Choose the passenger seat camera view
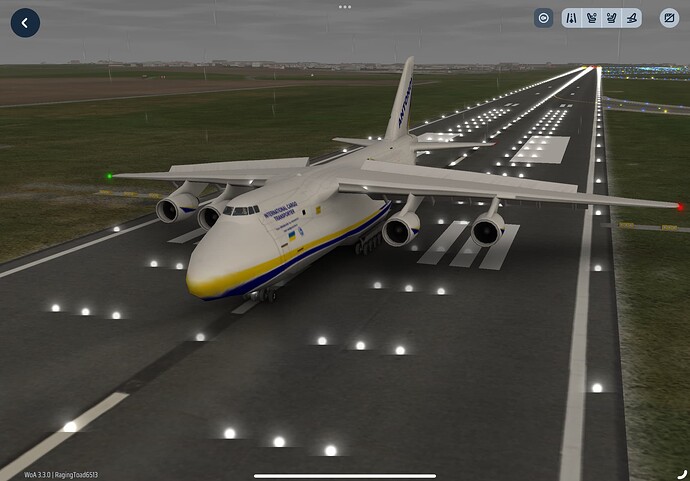The height and width of the screenshot is (481, 690). pos(611,18)
